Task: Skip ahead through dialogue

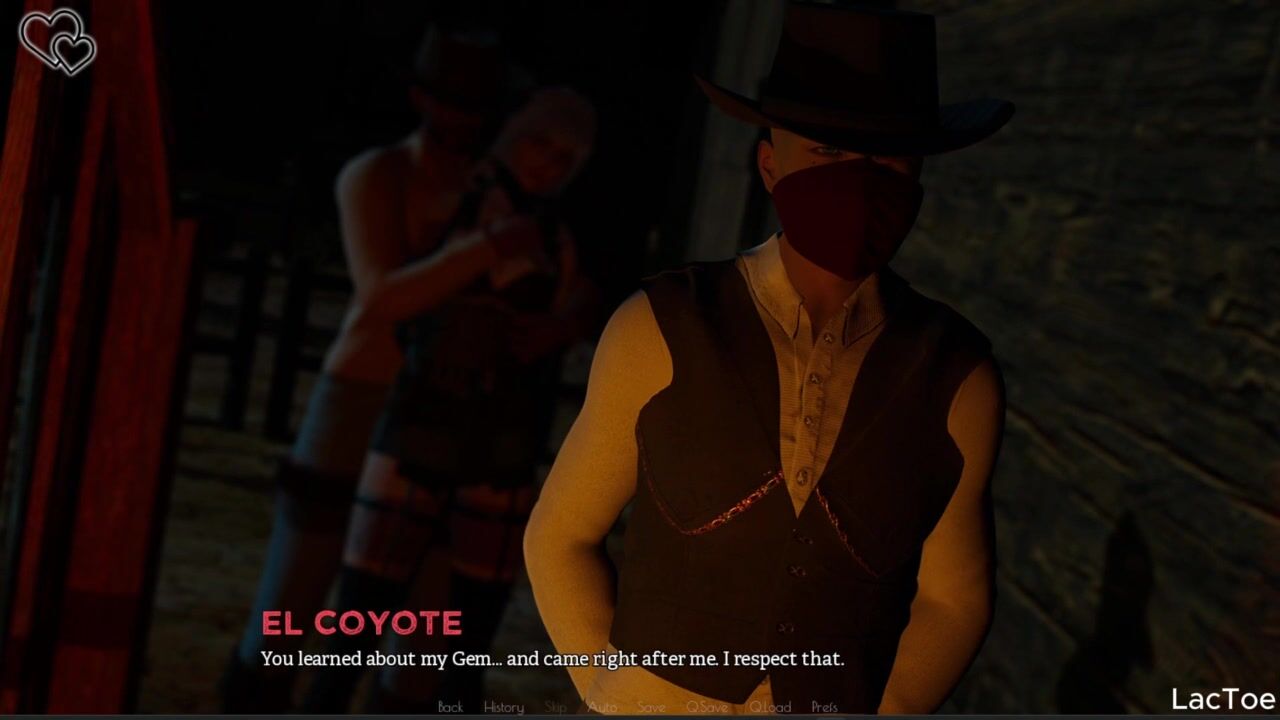Action: tap(555, 707)
